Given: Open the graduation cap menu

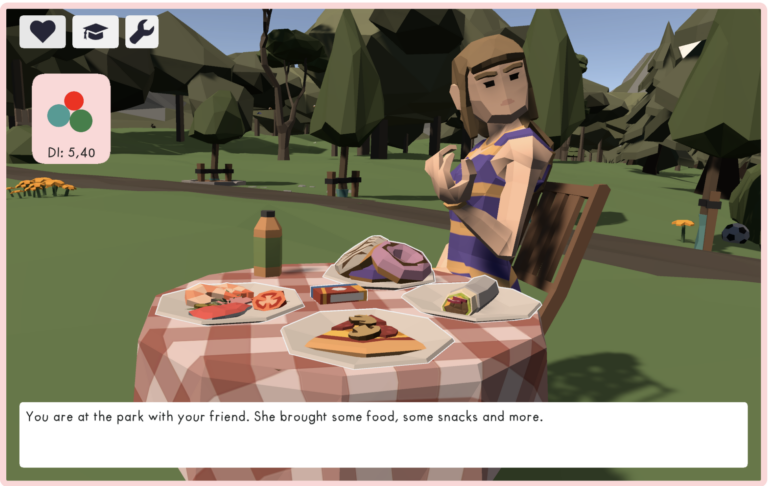Looking at the screenshot, I should (x=95, y=31).
